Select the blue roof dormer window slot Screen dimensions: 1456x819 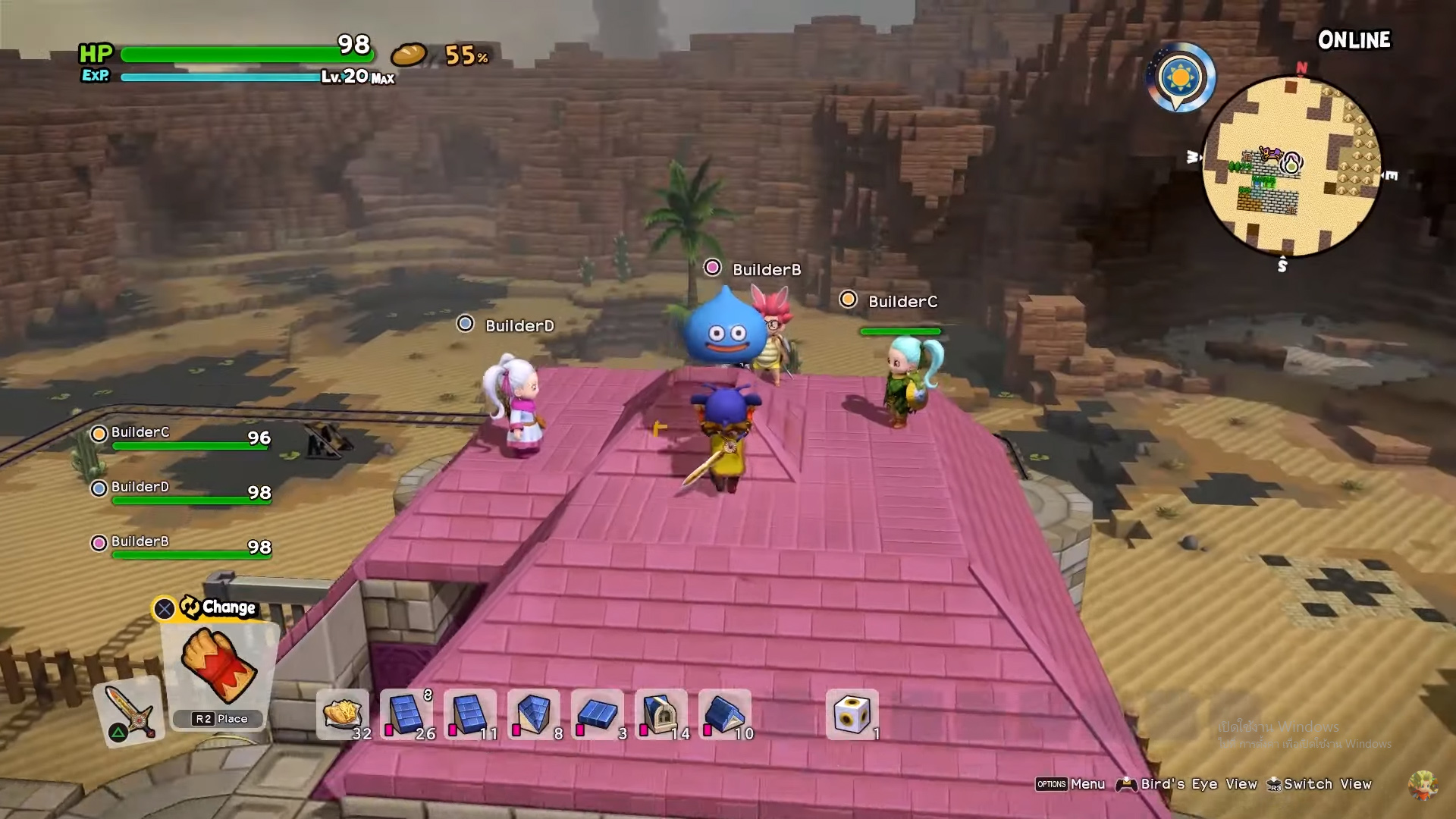[x=661, y=714]
